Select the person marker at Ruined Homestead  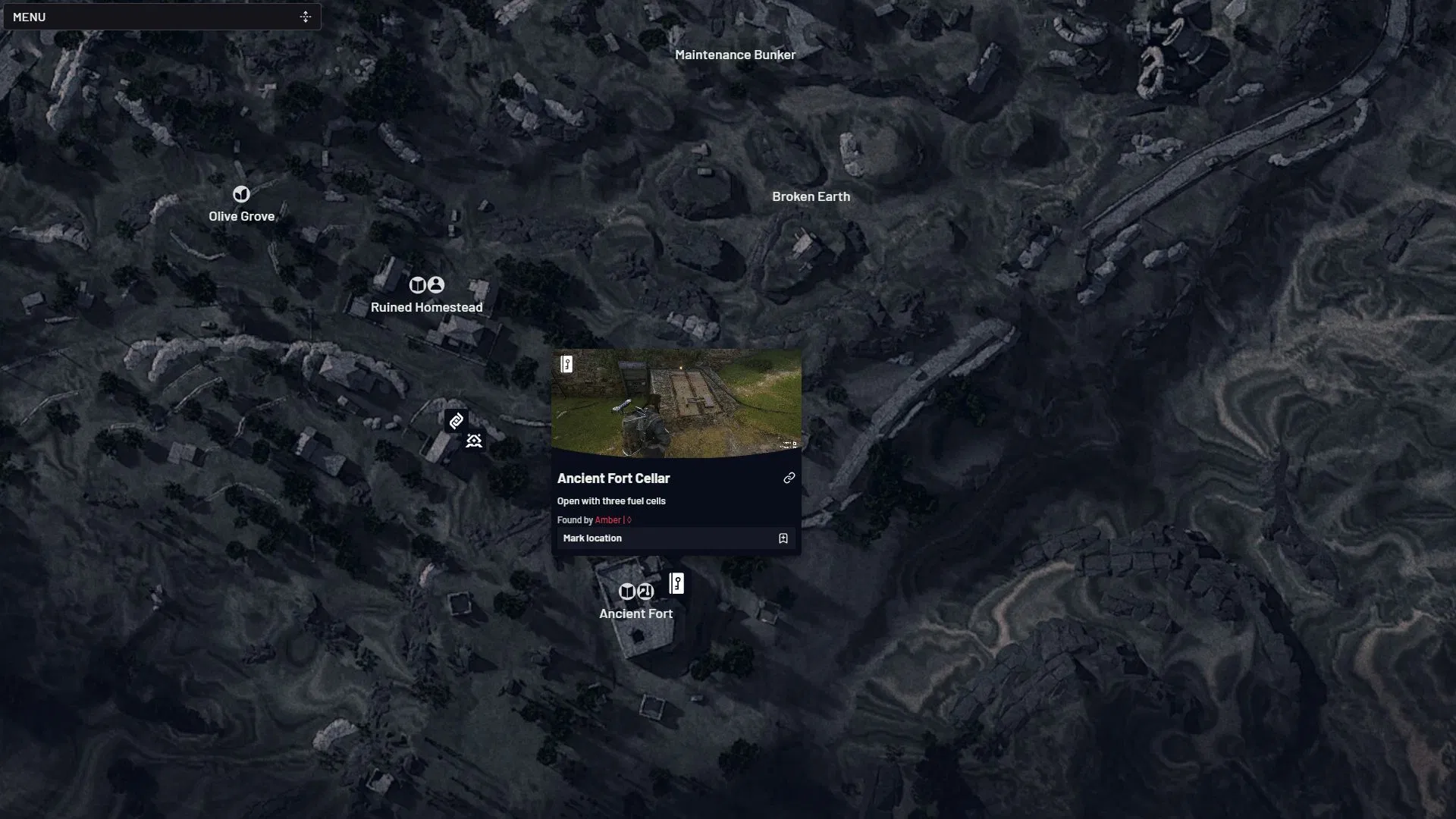coord(436,285)
